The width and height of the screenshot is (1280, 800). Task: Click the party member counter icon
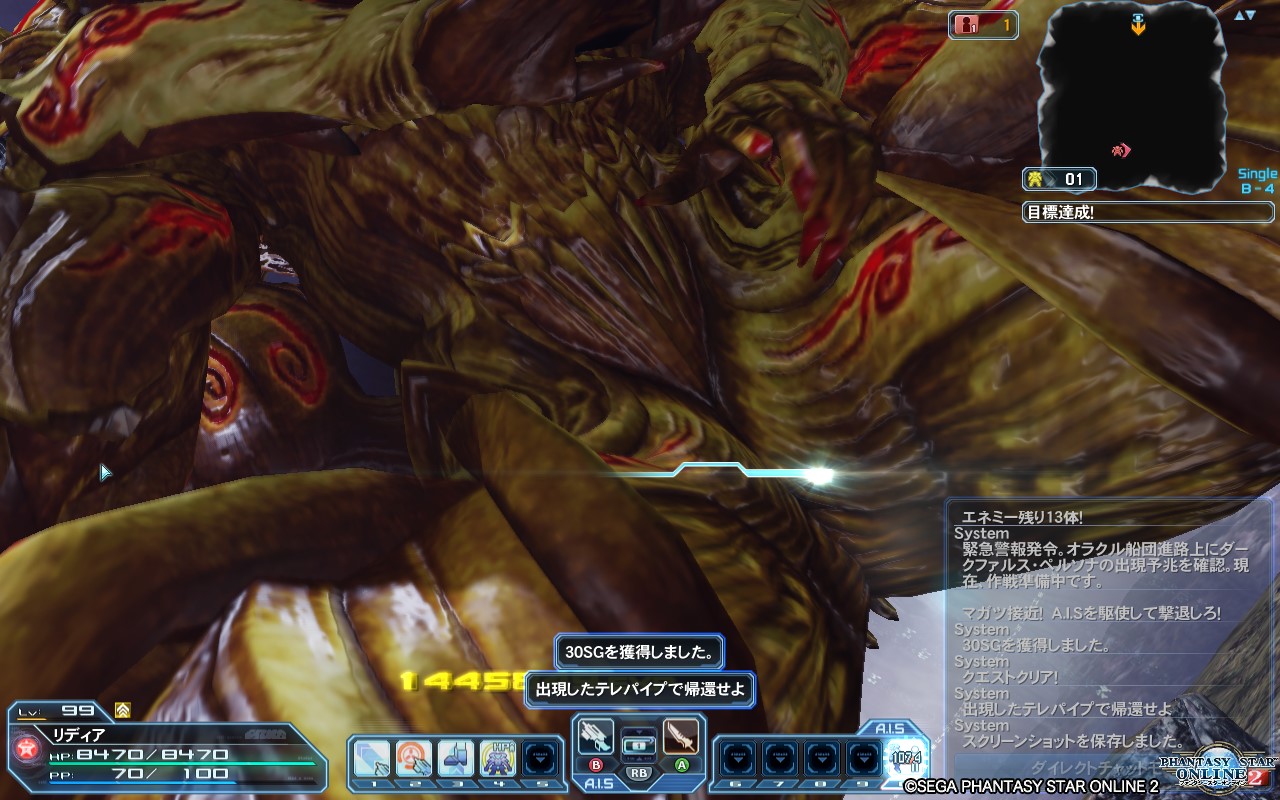tap(985, 26)
